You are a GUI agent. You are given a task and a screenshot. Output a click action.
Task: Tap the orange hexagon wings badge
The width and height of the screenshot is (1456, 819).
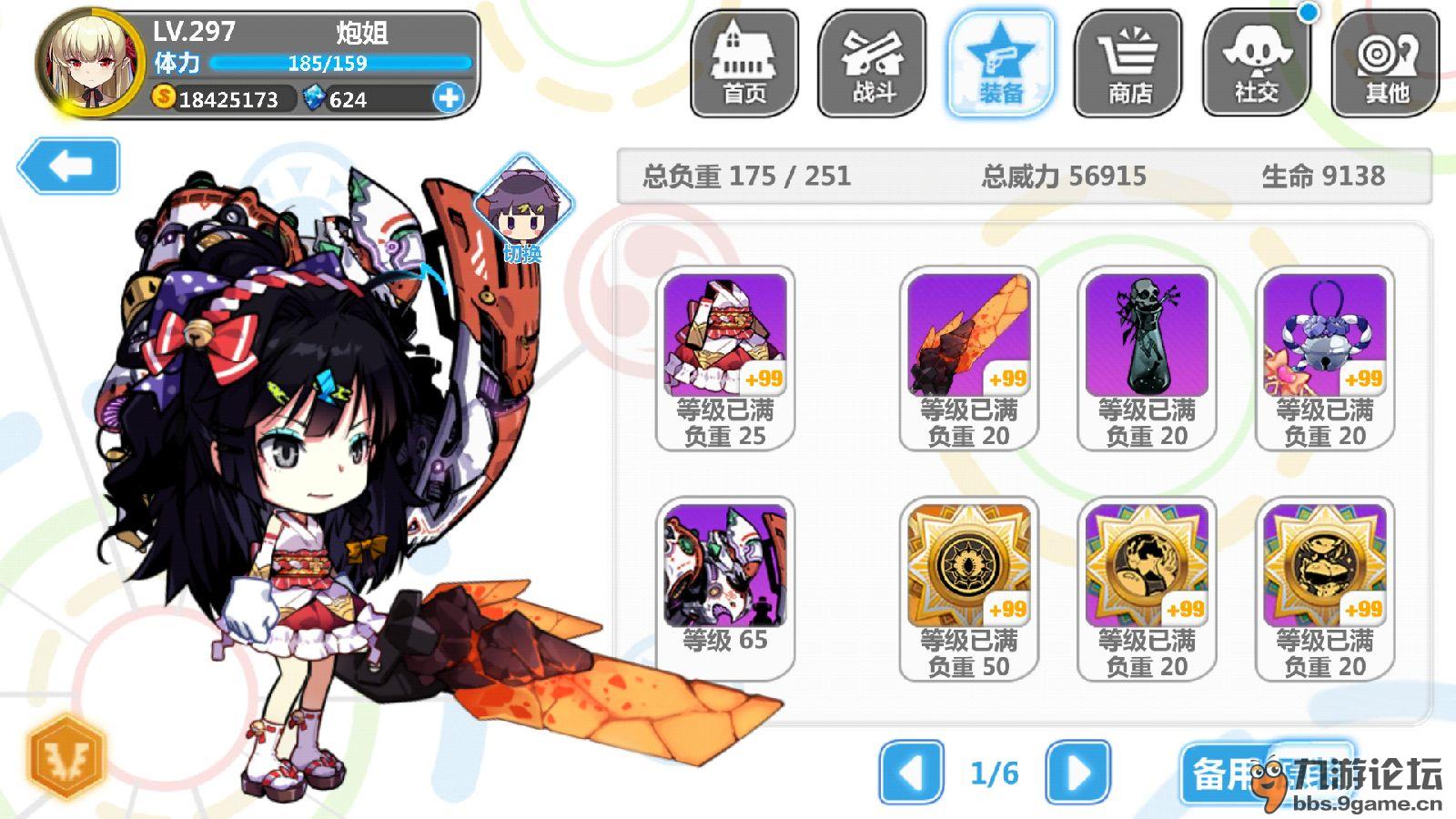66,754
